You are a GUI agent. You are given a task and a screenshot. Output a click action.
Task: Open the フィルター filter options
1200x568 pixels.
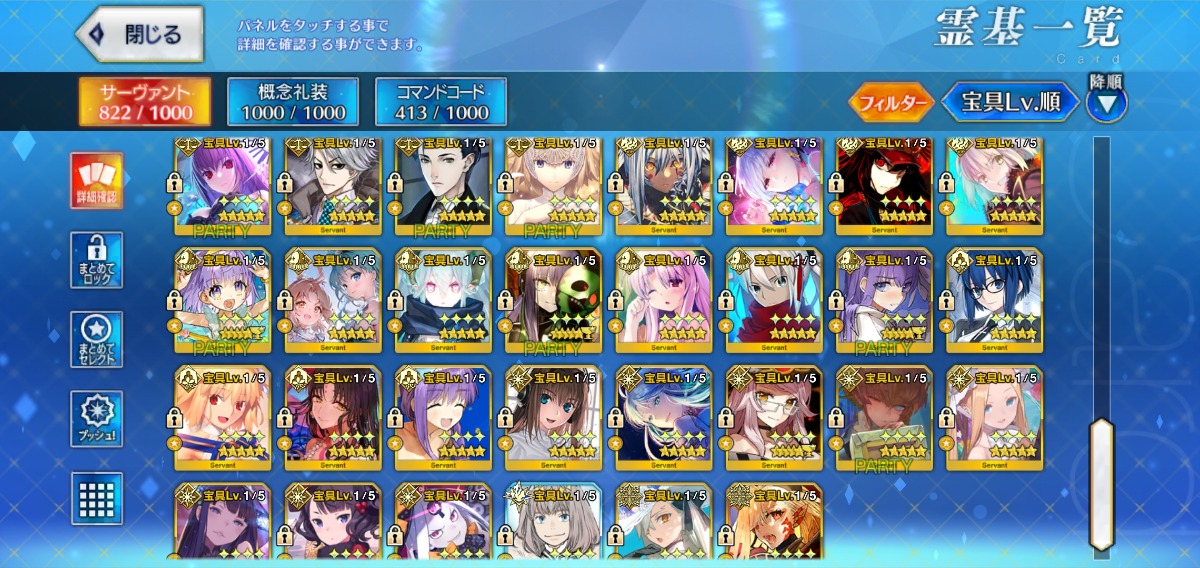click(x=891, y=102)
